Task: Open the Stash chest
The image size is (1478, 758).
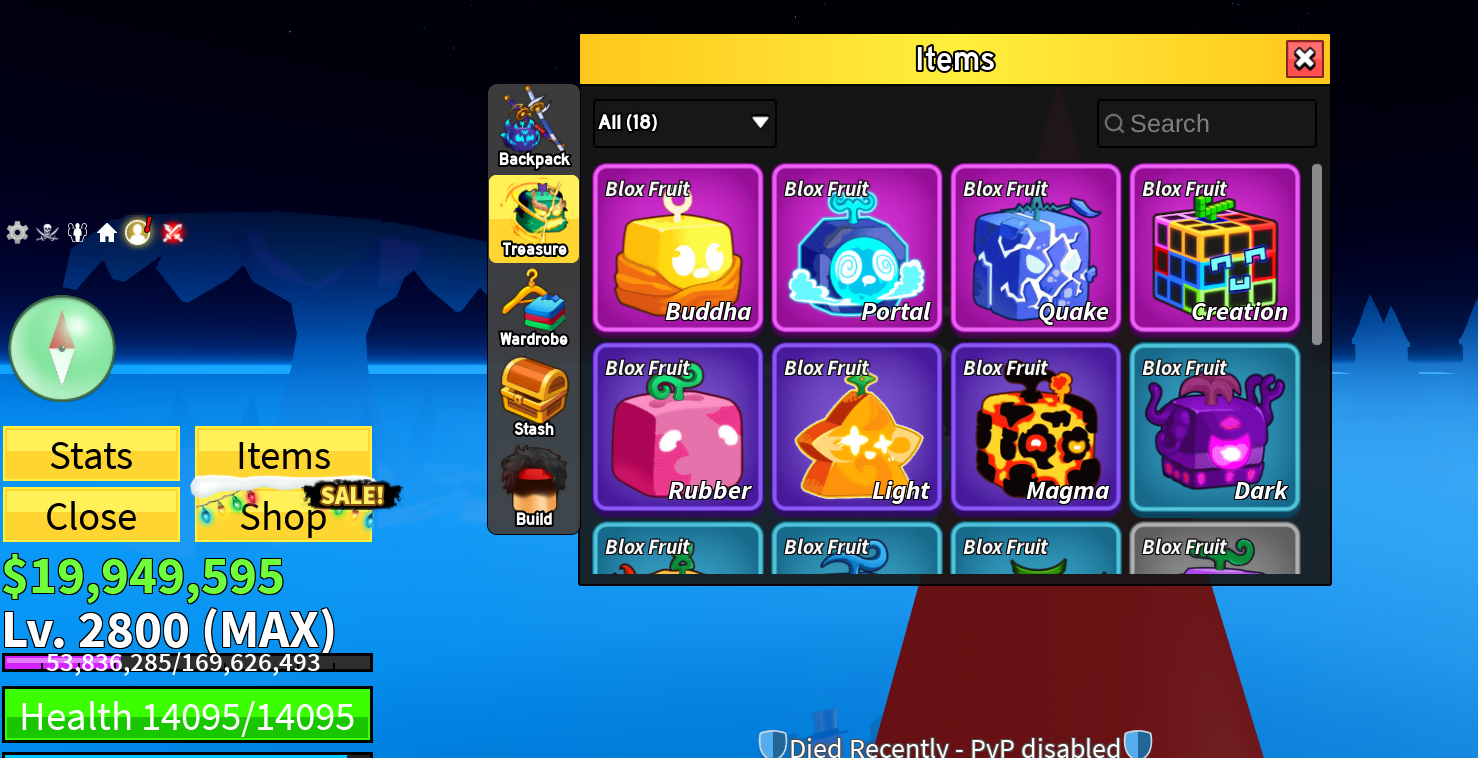Action: (534, 398)
